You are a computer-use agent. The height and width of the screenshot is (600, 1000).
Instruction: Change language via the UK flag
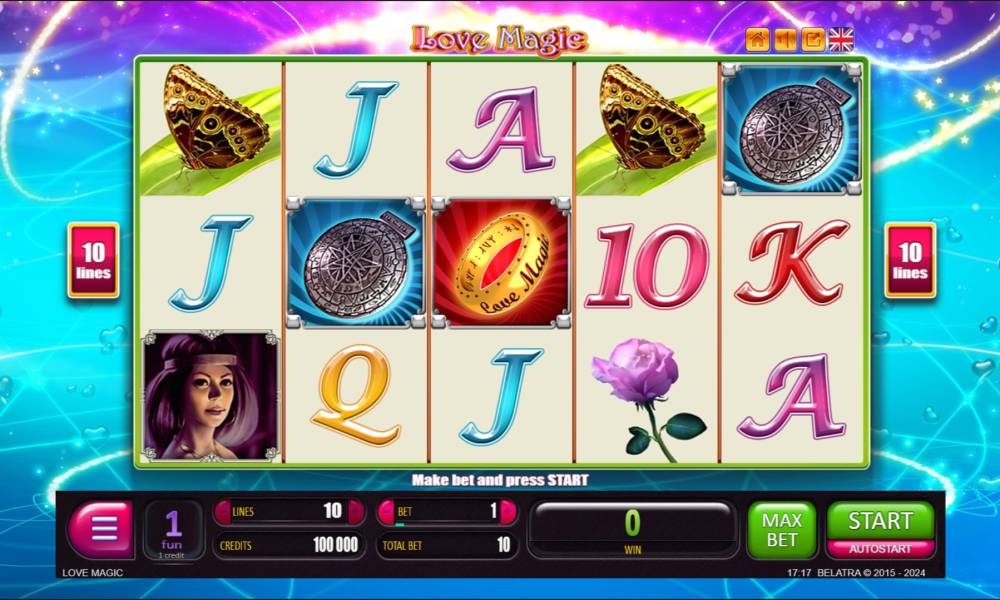click(841, 40)
